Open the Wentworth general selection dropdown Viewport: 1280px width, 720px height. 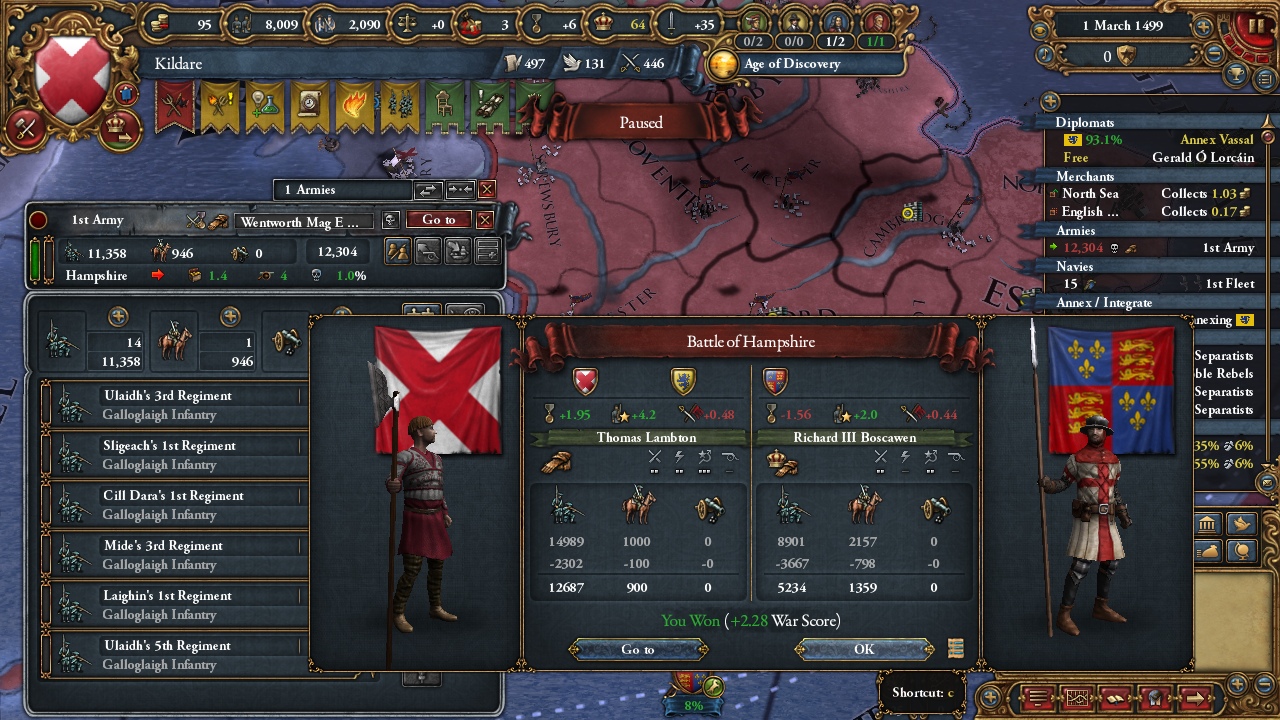pos(305,221)
